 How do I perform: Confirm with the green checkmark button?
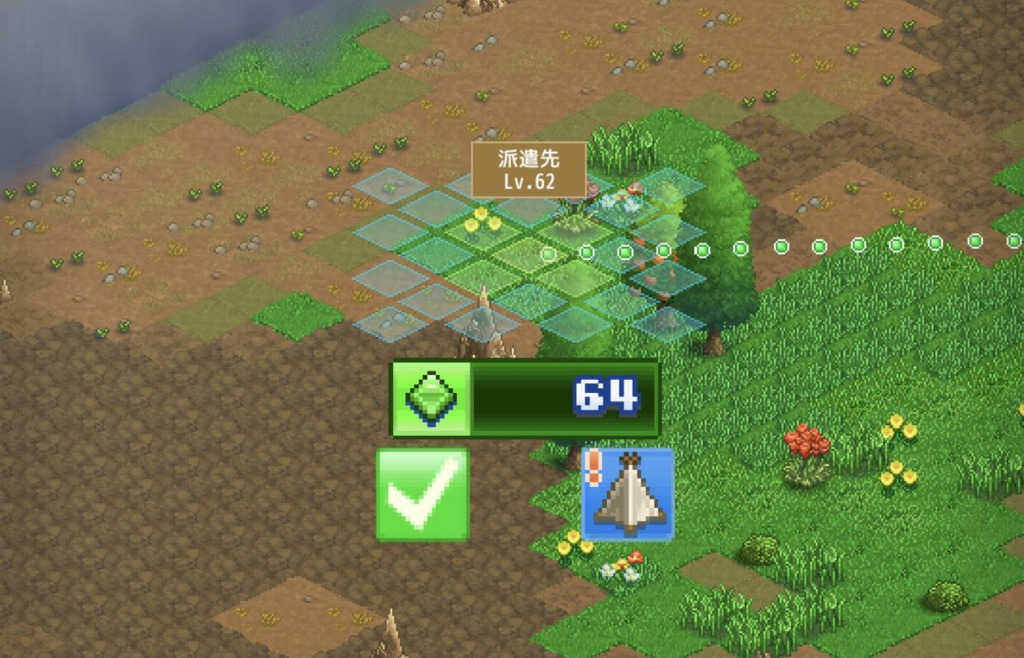(422, 494)
